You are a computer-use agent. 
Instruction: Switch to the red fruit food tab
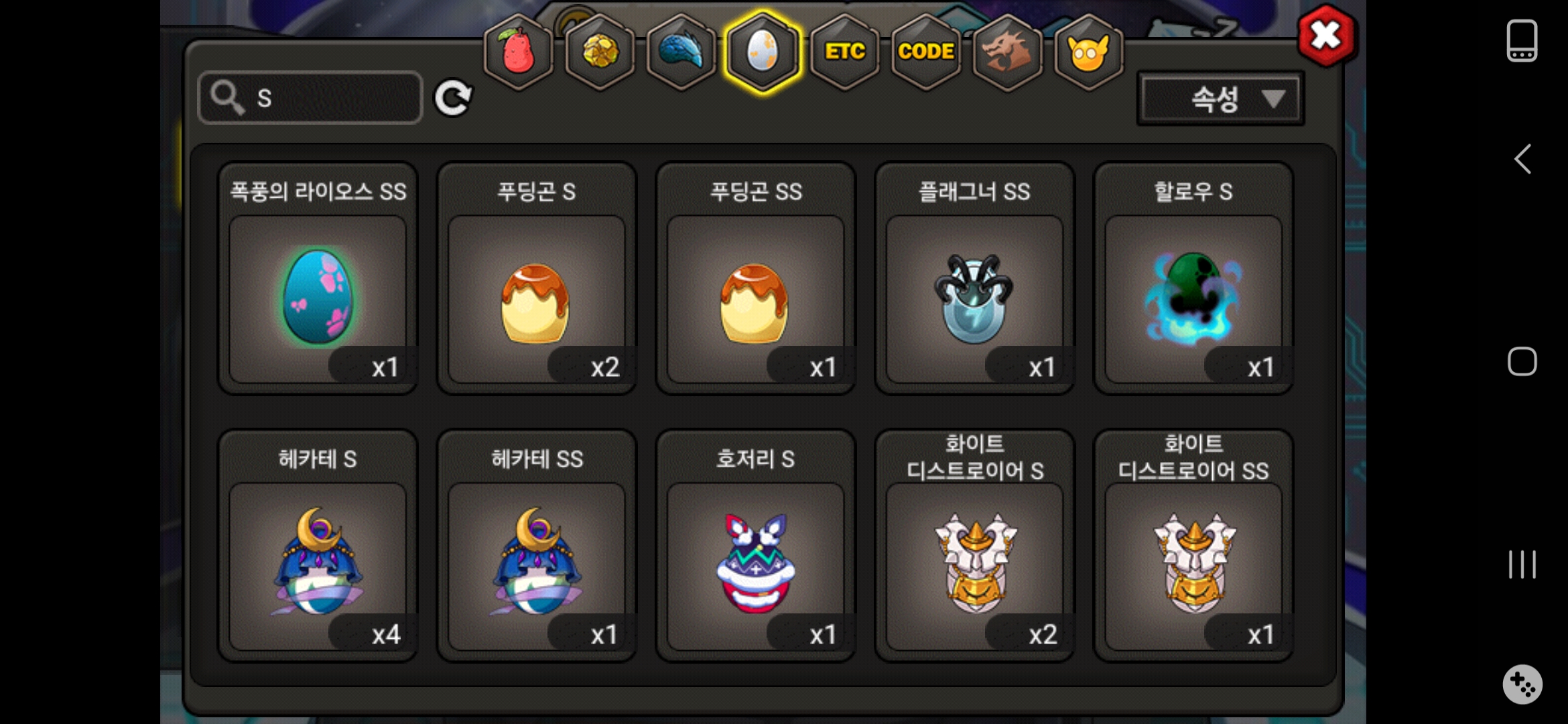[x=519, y=52]
